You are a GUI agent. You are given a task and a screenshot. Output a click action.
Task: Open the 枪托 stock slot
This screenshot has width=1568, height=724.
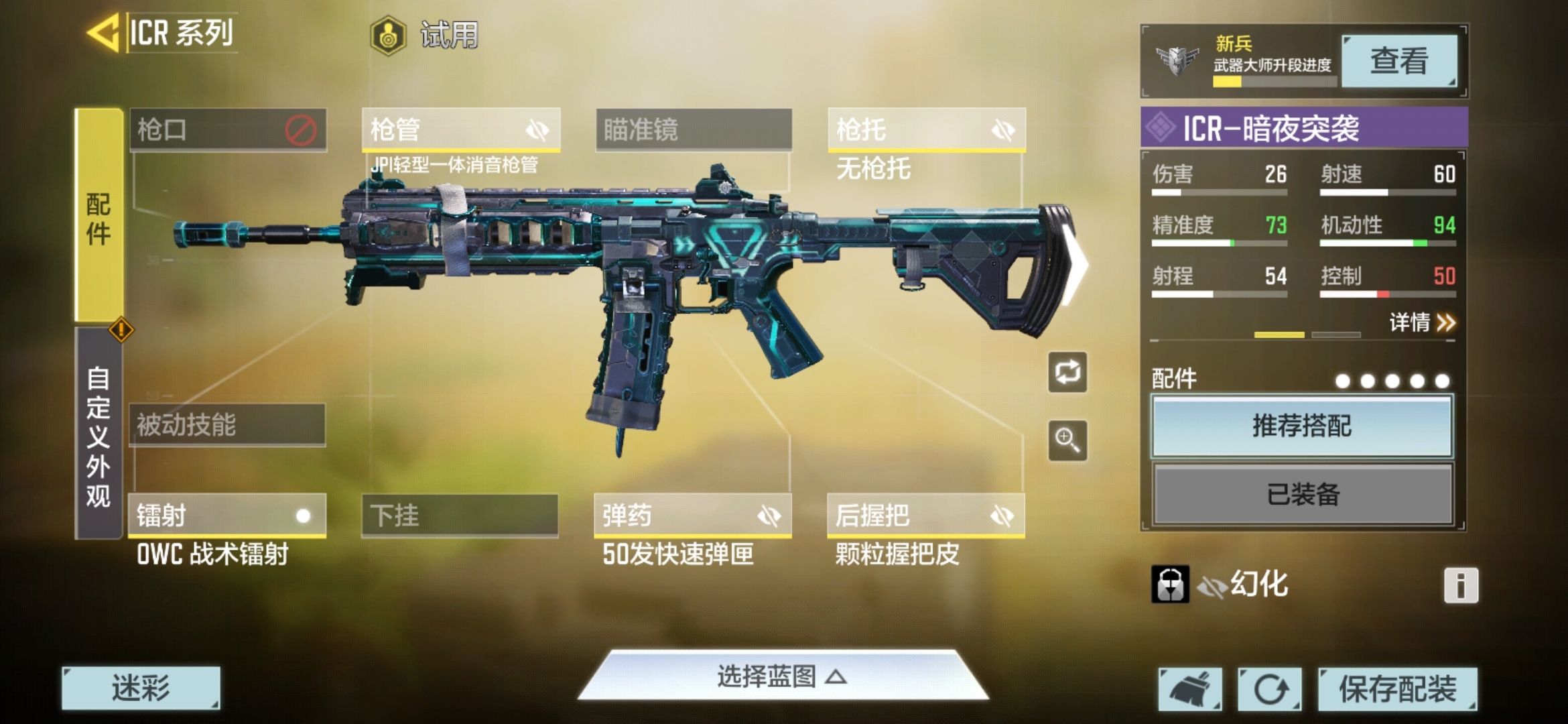(926, 129)
